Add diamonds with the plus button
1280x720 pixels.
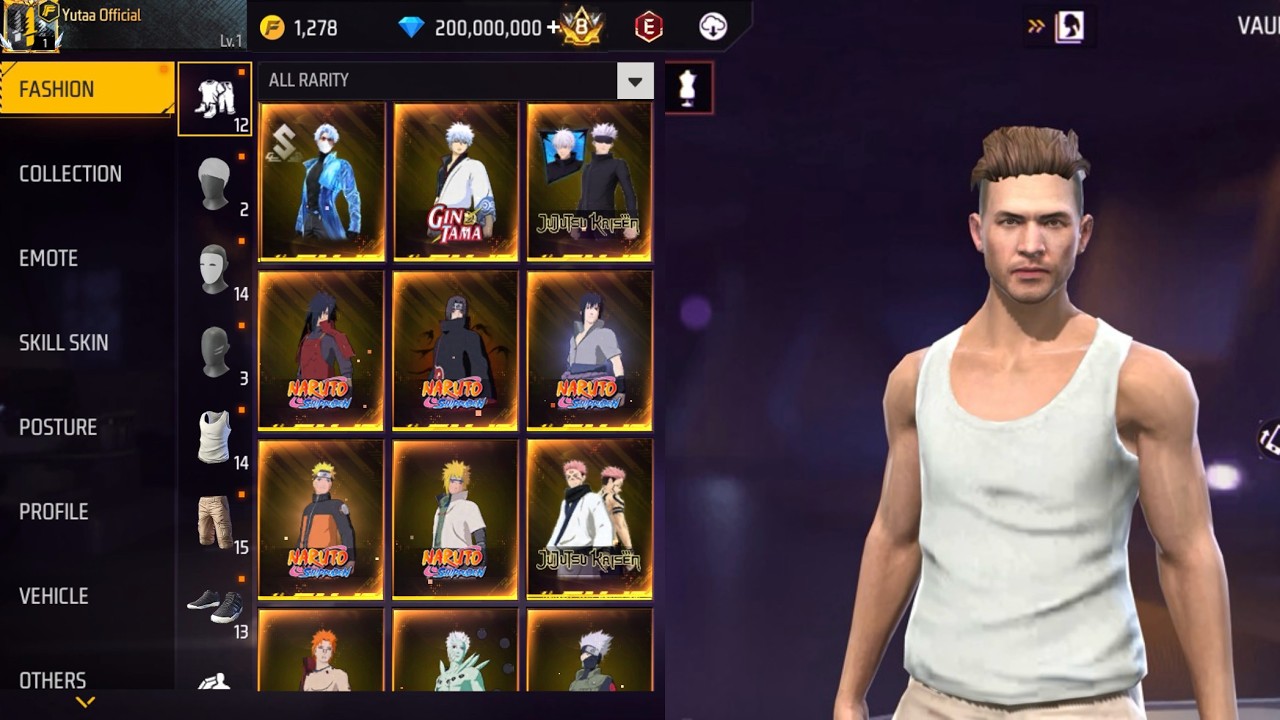pyautogui.click(x=553, y=28)
